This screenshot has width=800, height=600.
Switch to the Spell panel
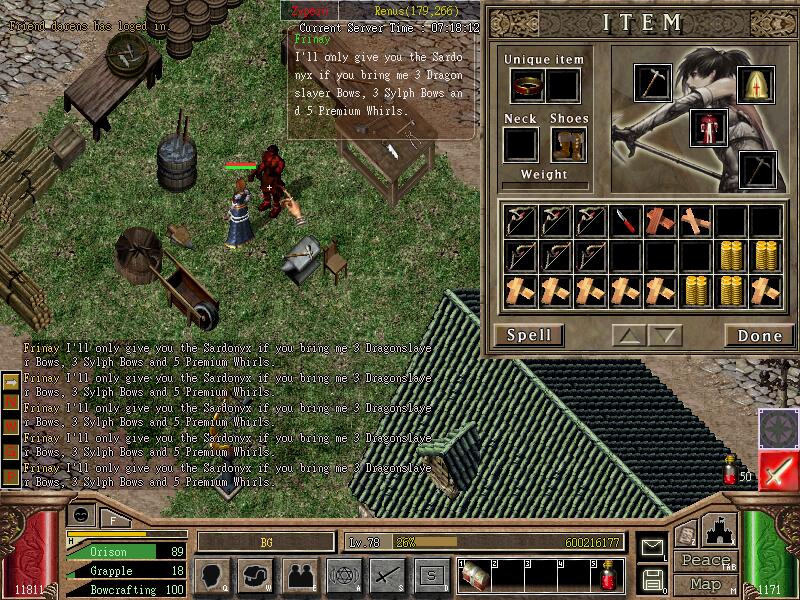click(528, 335)
